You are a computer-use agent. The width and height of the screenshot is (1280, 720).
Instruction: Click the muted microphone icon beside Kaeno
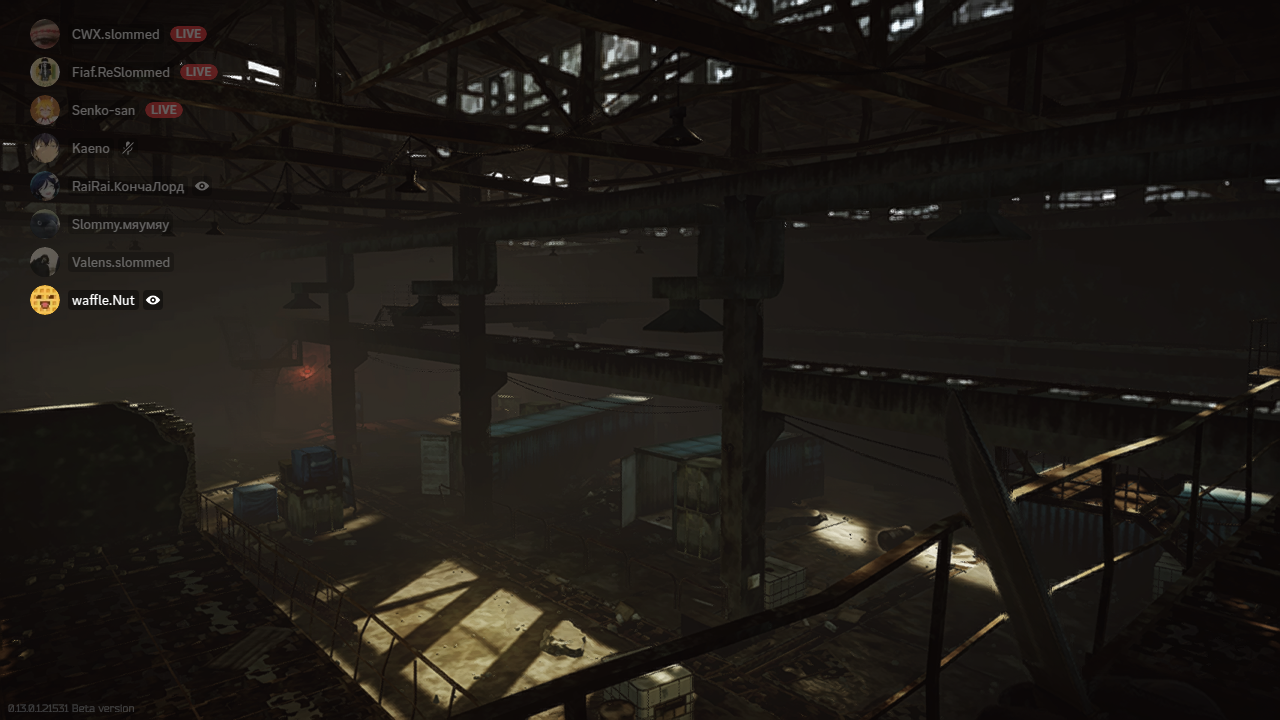coord(129,148)
